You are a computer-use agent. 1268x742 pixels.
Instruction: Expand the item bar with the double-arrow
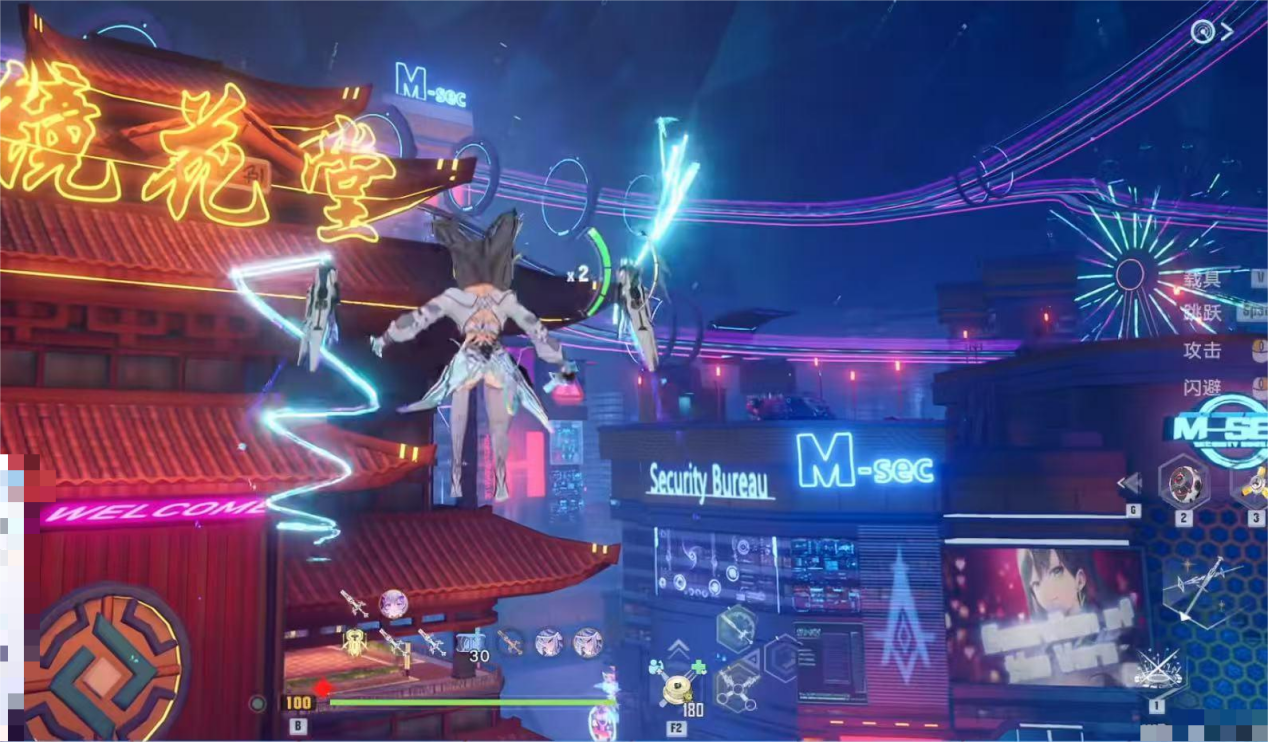click(1130, 484)
